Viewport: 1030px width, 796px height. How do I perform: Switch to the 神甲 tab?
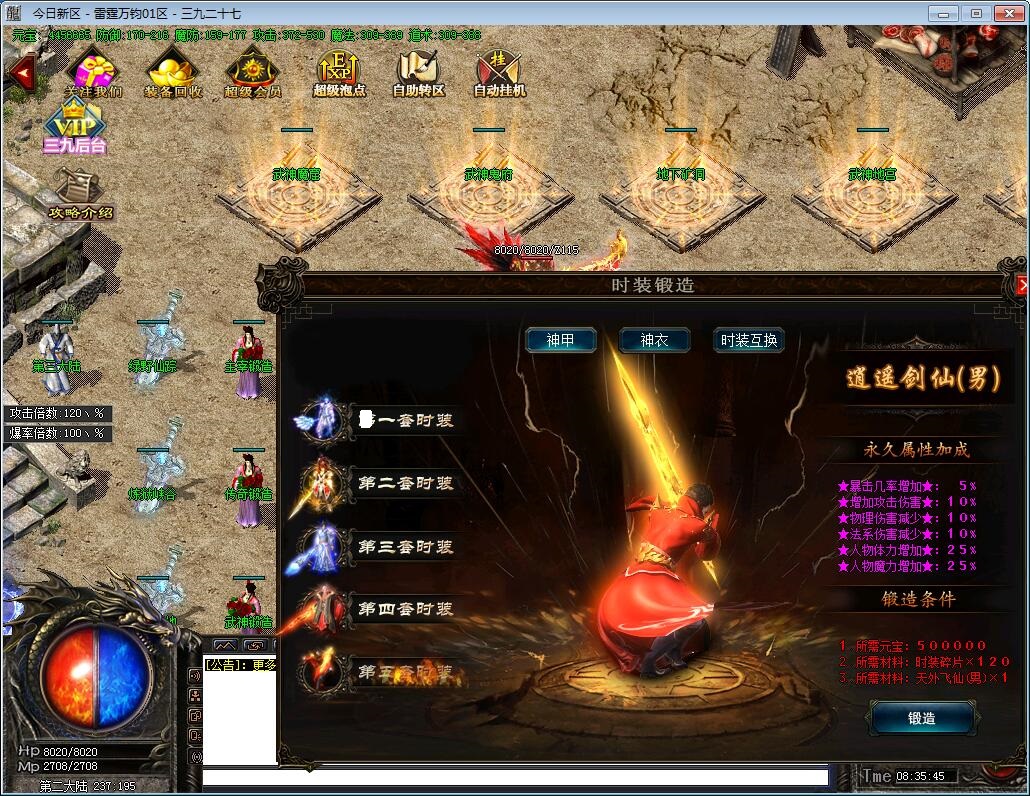(x=561, y=340)
